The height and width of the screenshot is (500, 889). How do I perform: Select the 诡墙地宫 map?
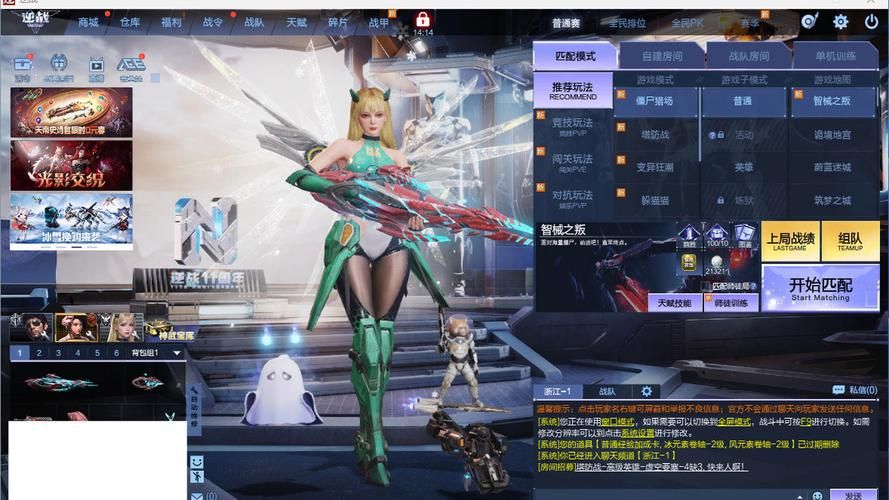pyautogui.click(x=832, y=135)
